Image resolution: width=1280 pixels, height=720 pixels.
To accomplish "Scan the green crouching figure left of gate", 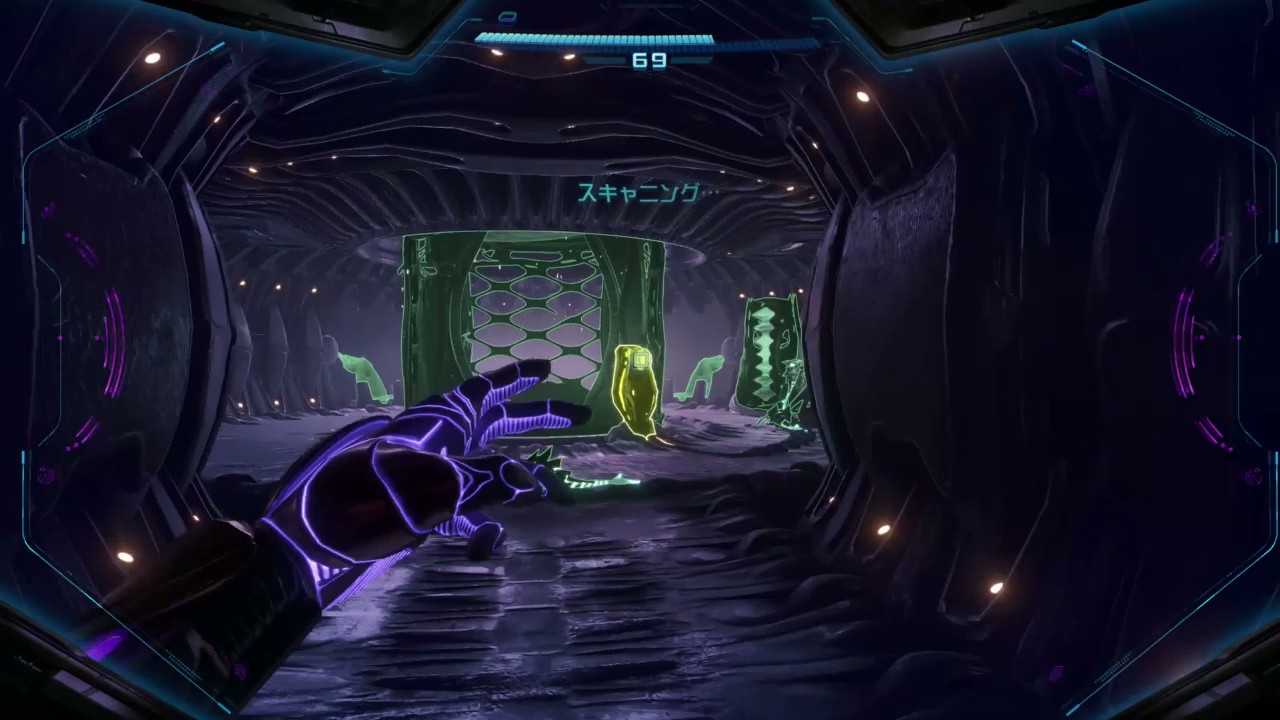I will click(x=364, y=378).
